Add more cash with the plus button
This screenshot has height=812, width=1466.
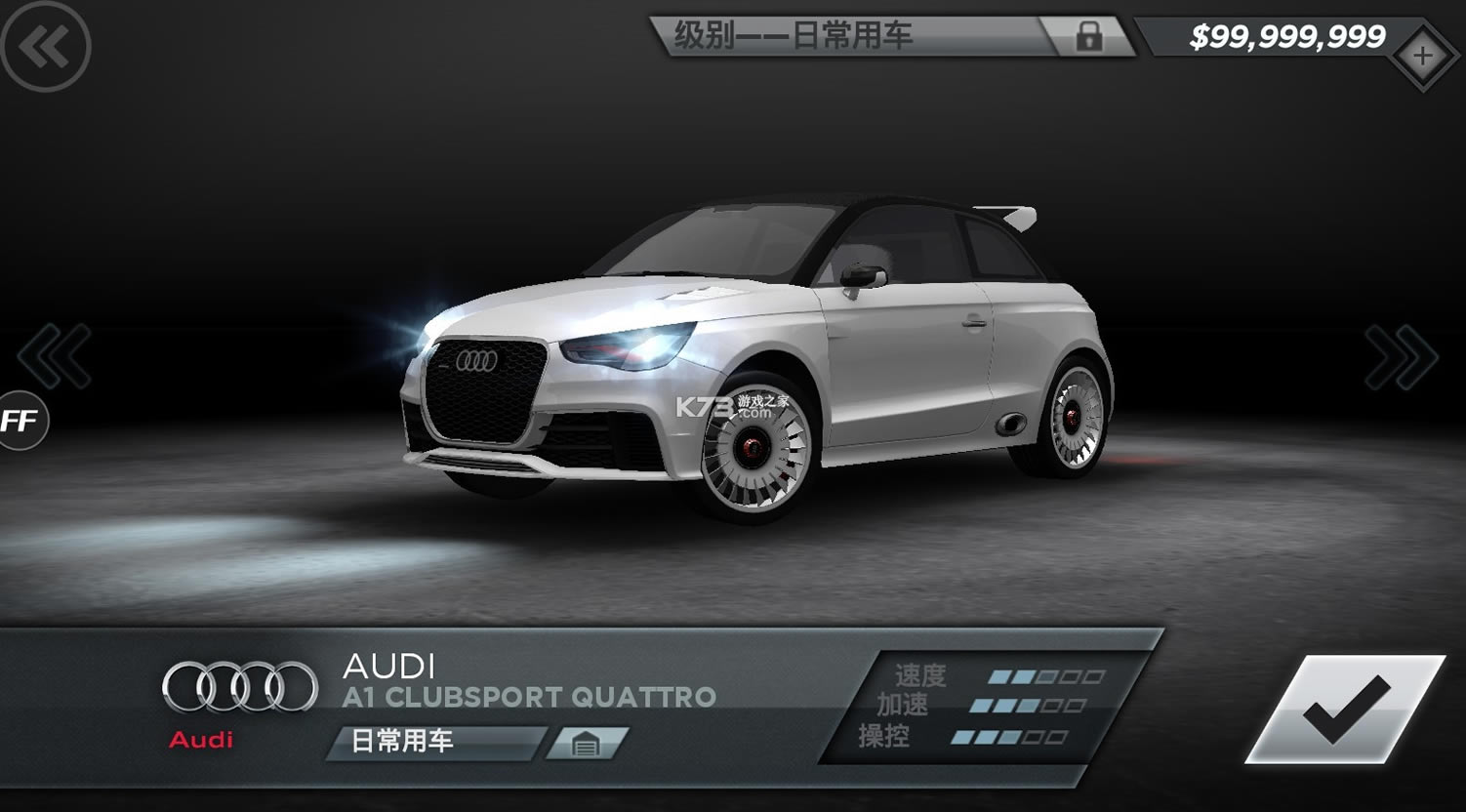coord(1422,57)
